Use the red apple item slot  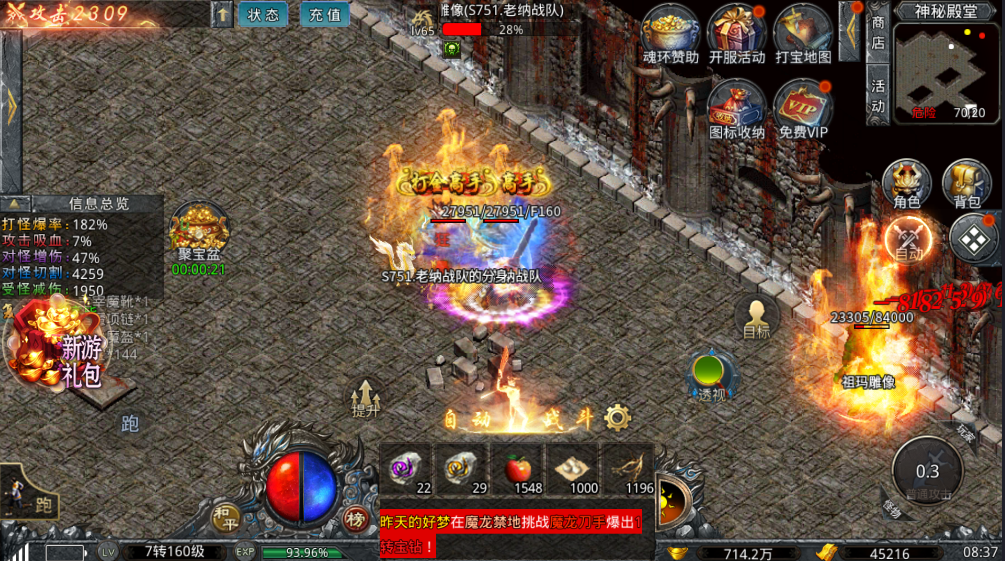(x=520, y=470)
